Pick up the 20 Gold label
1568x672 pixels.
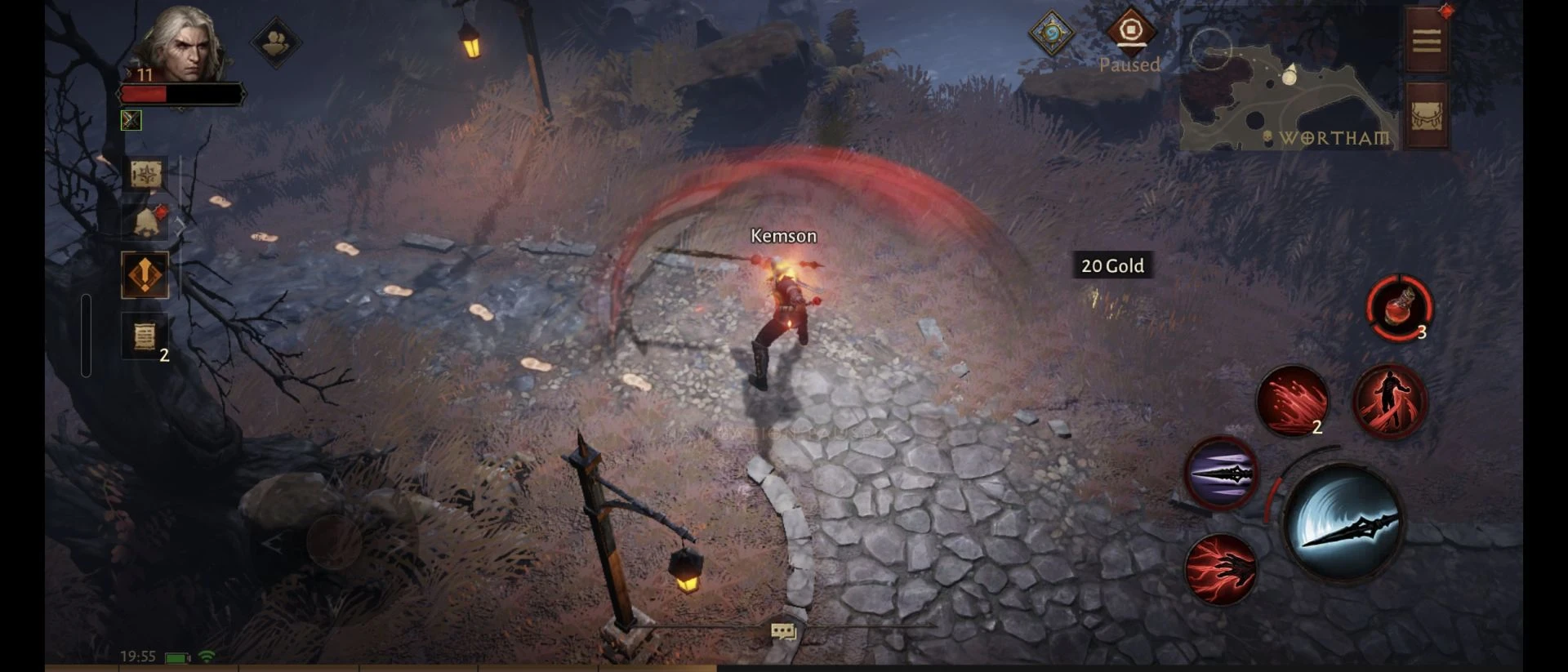[x=1111, y=265]
